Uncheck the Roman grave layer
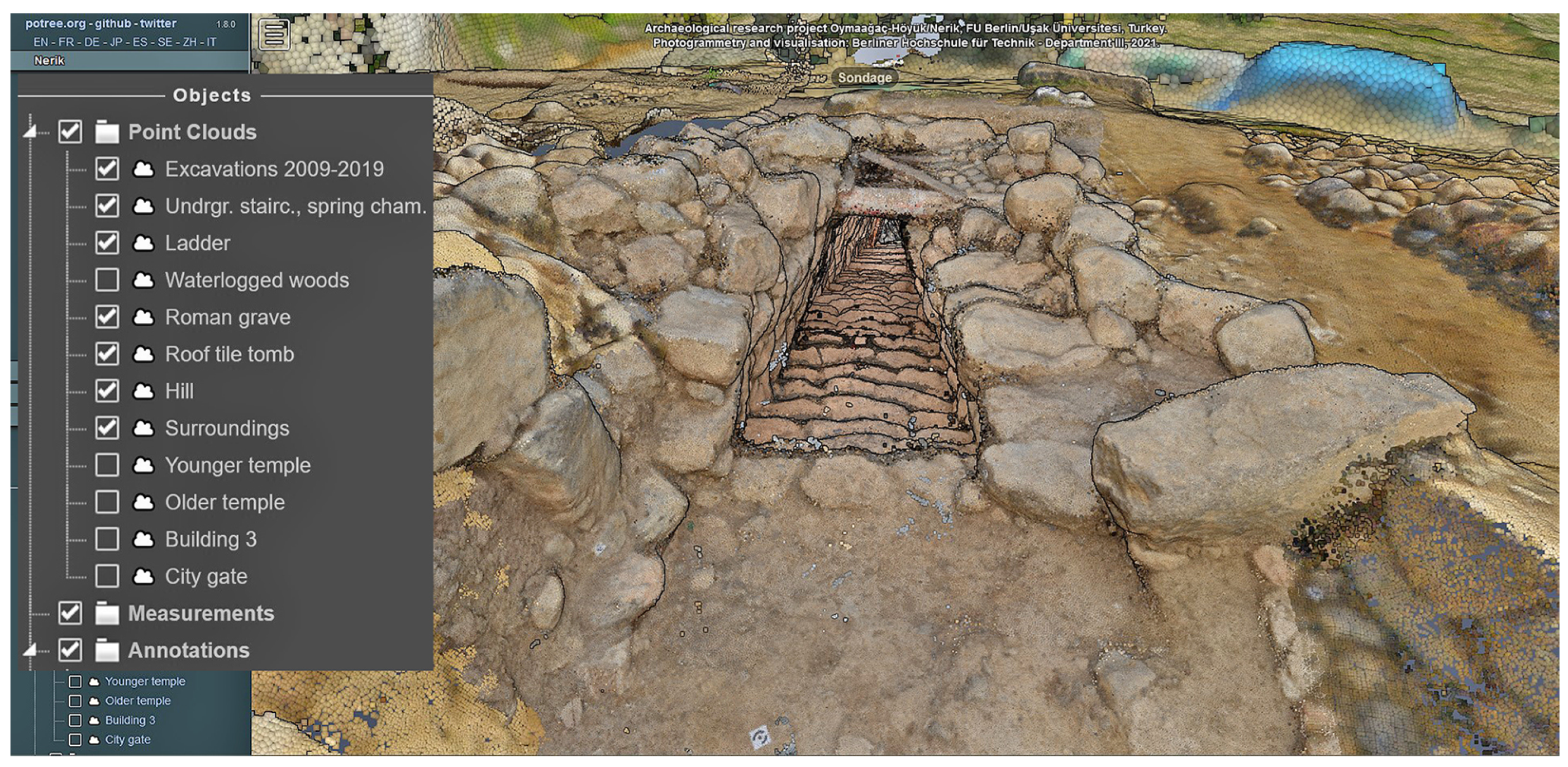The width and height of the screenshot is (1568, 767). click(107, 317)
